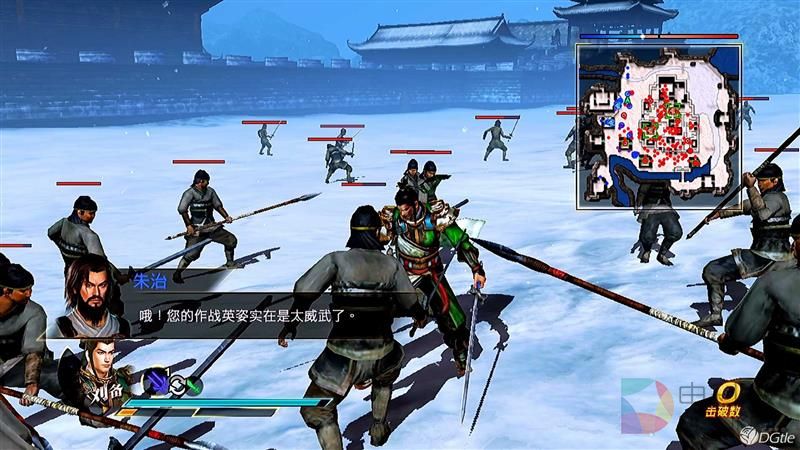Click Zhu Zhi's speaker portrait
Viewport: 800px width, 450px height.
coord(88,294)
